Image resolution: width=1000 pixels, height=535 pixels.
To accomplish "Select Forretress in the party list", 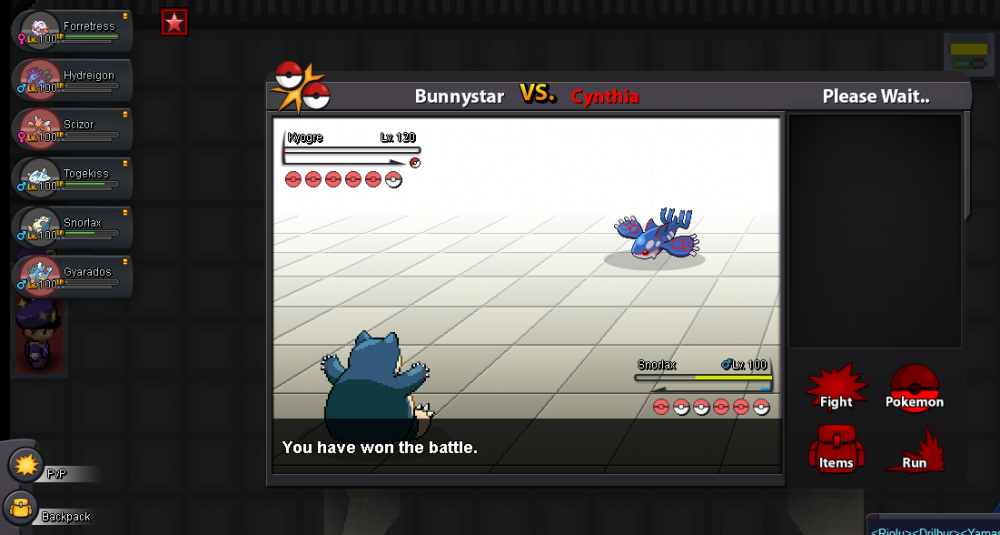I will coord(70,30).
